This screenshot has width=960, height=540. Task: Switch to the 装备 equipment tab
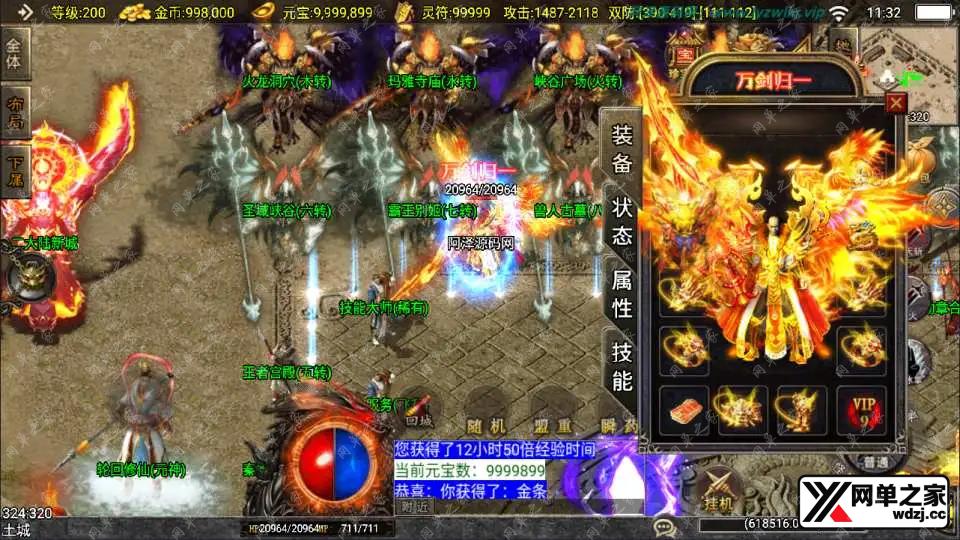pos(621,150)
